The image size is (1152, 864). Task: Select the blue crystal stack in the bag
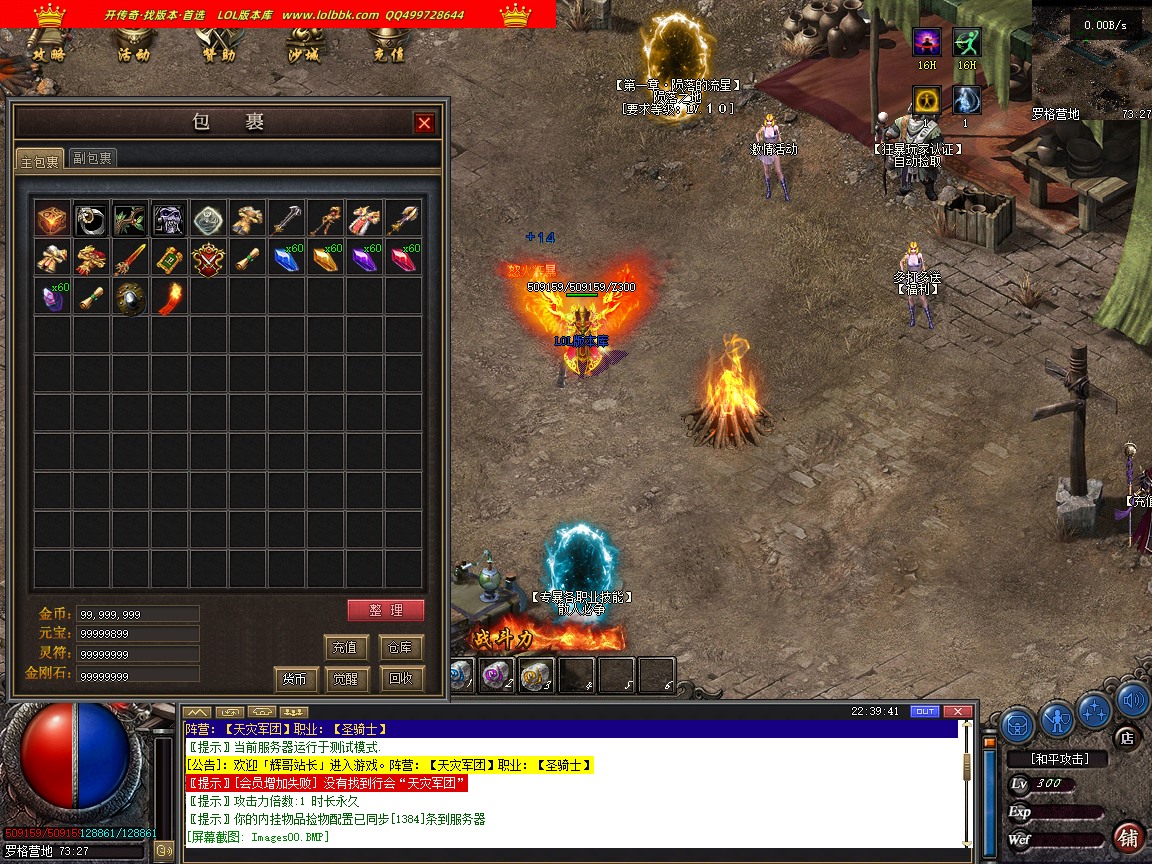click(x=286, y=258)
